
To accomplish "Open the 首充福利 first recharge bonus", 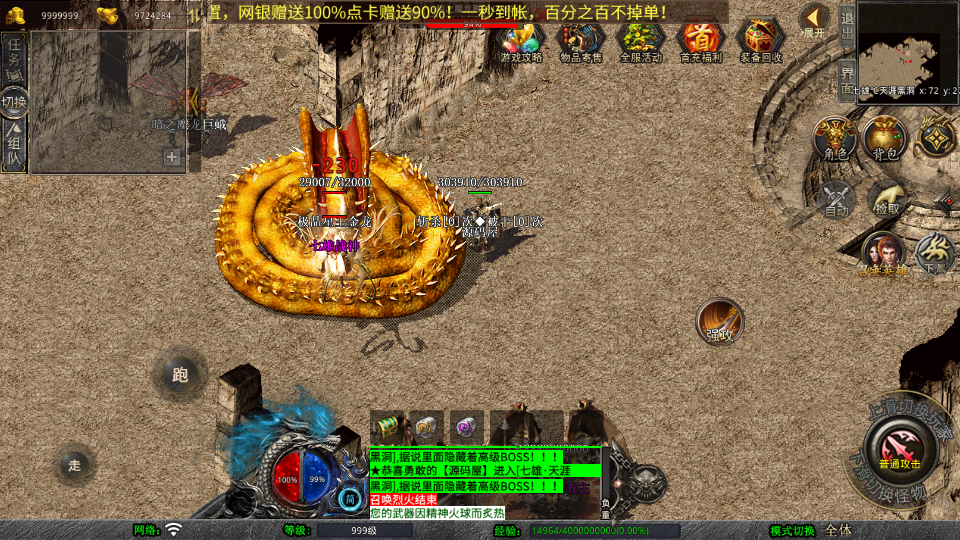I will (701, 40).
